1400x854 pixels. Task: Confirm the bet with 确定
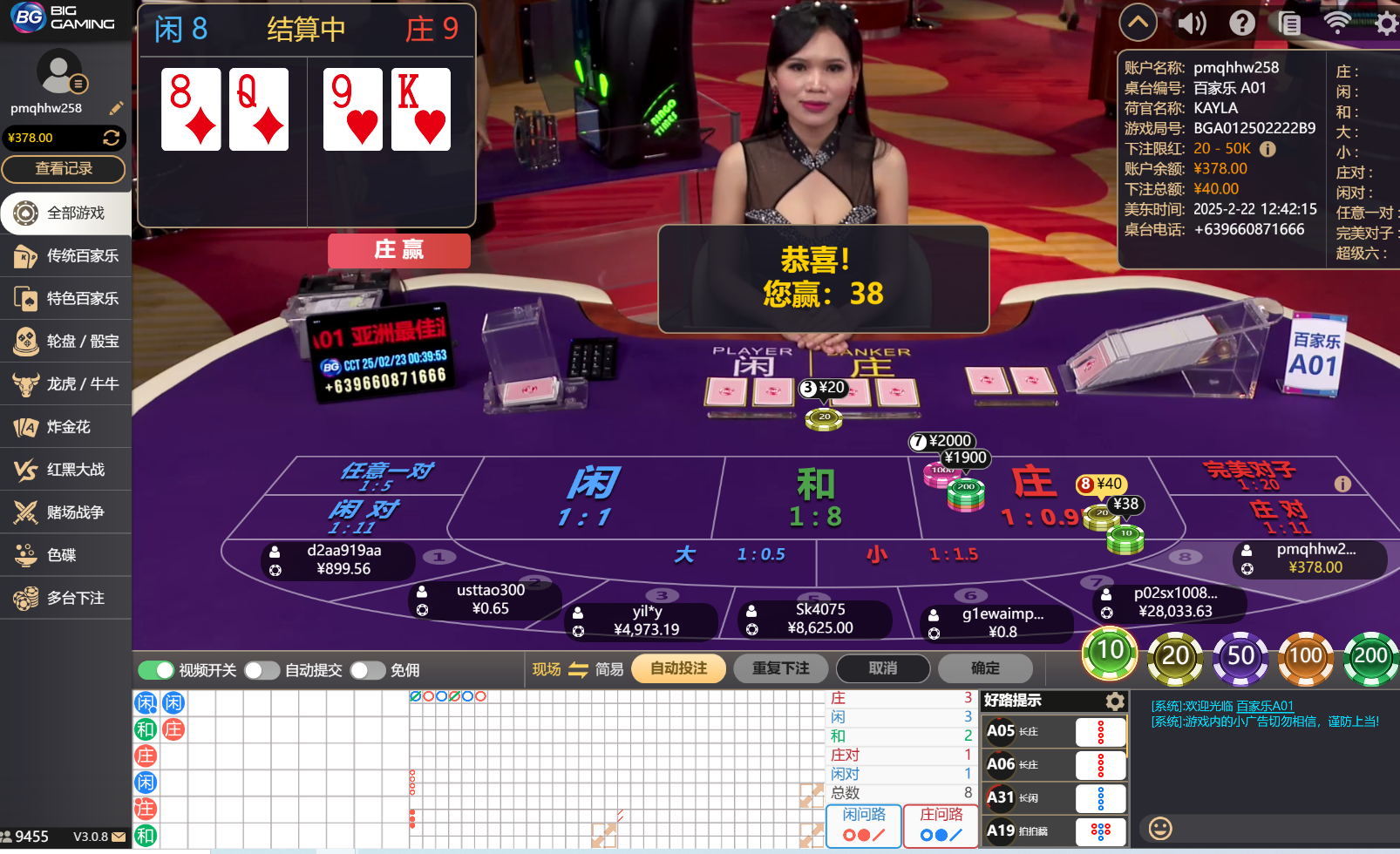985,668
